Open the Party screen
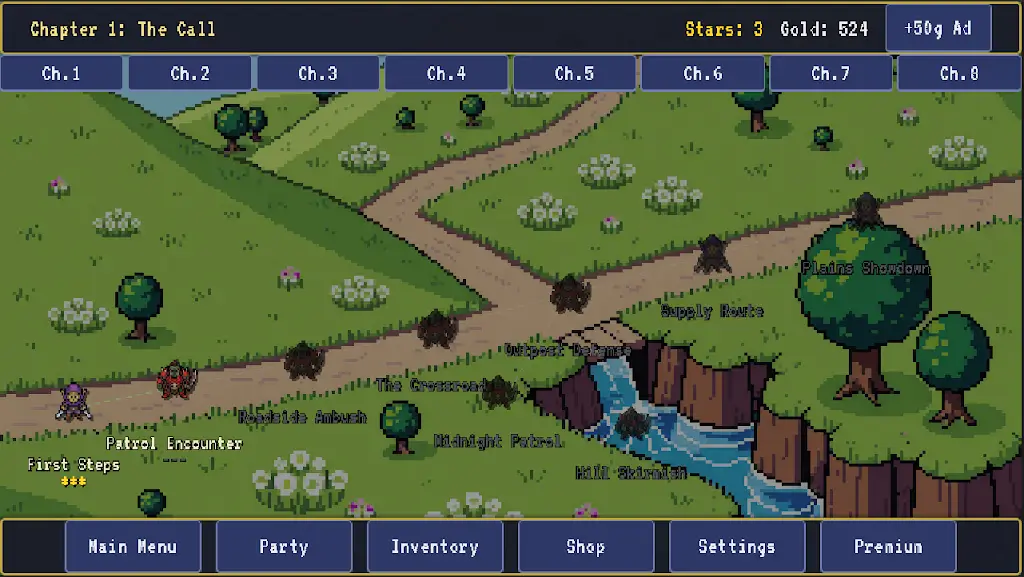Image resolution: width=1024 pixels, height=577 pixels. click(284, 546)
